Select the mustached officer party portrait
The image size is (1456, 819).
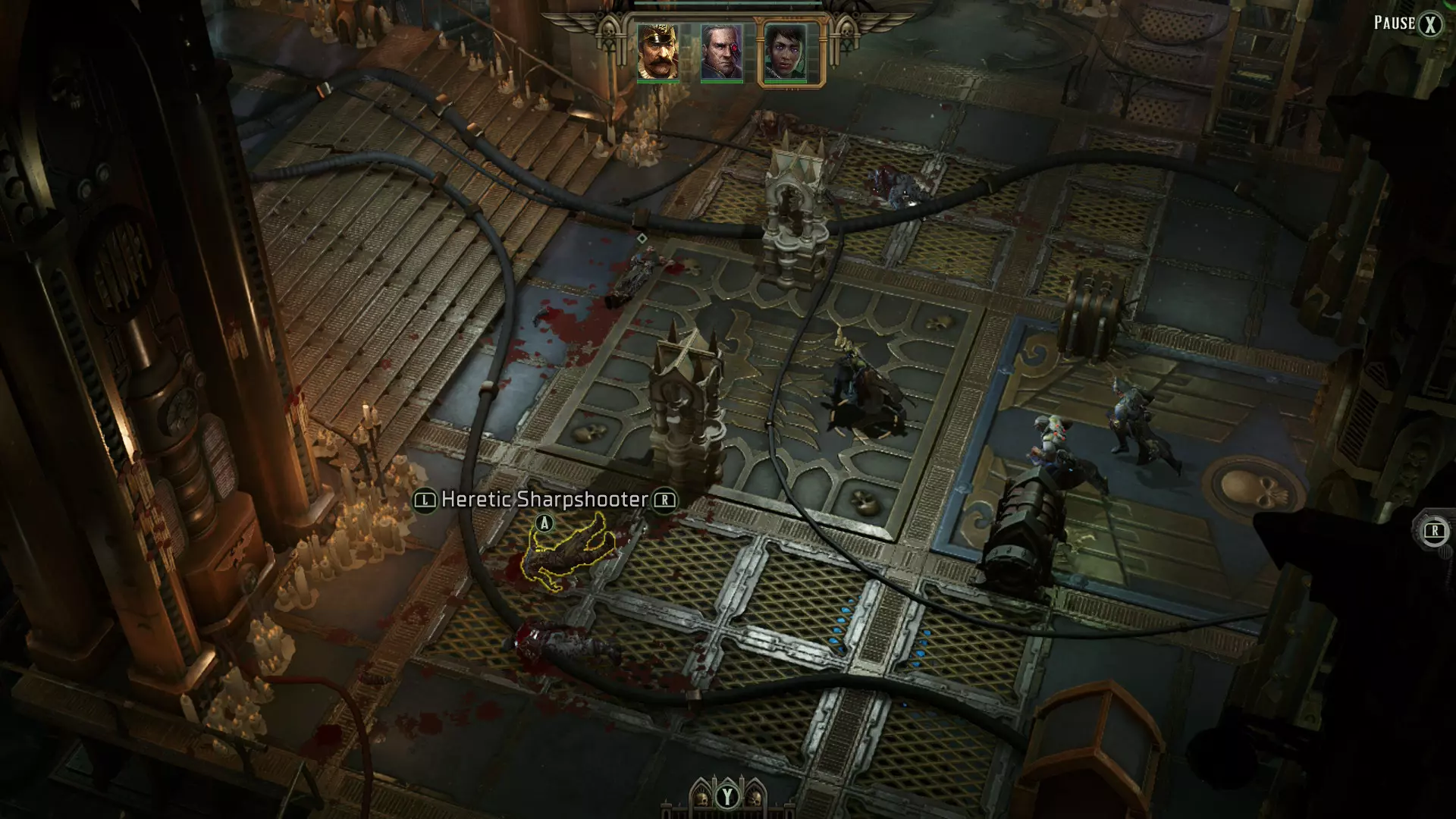[657, 52]
